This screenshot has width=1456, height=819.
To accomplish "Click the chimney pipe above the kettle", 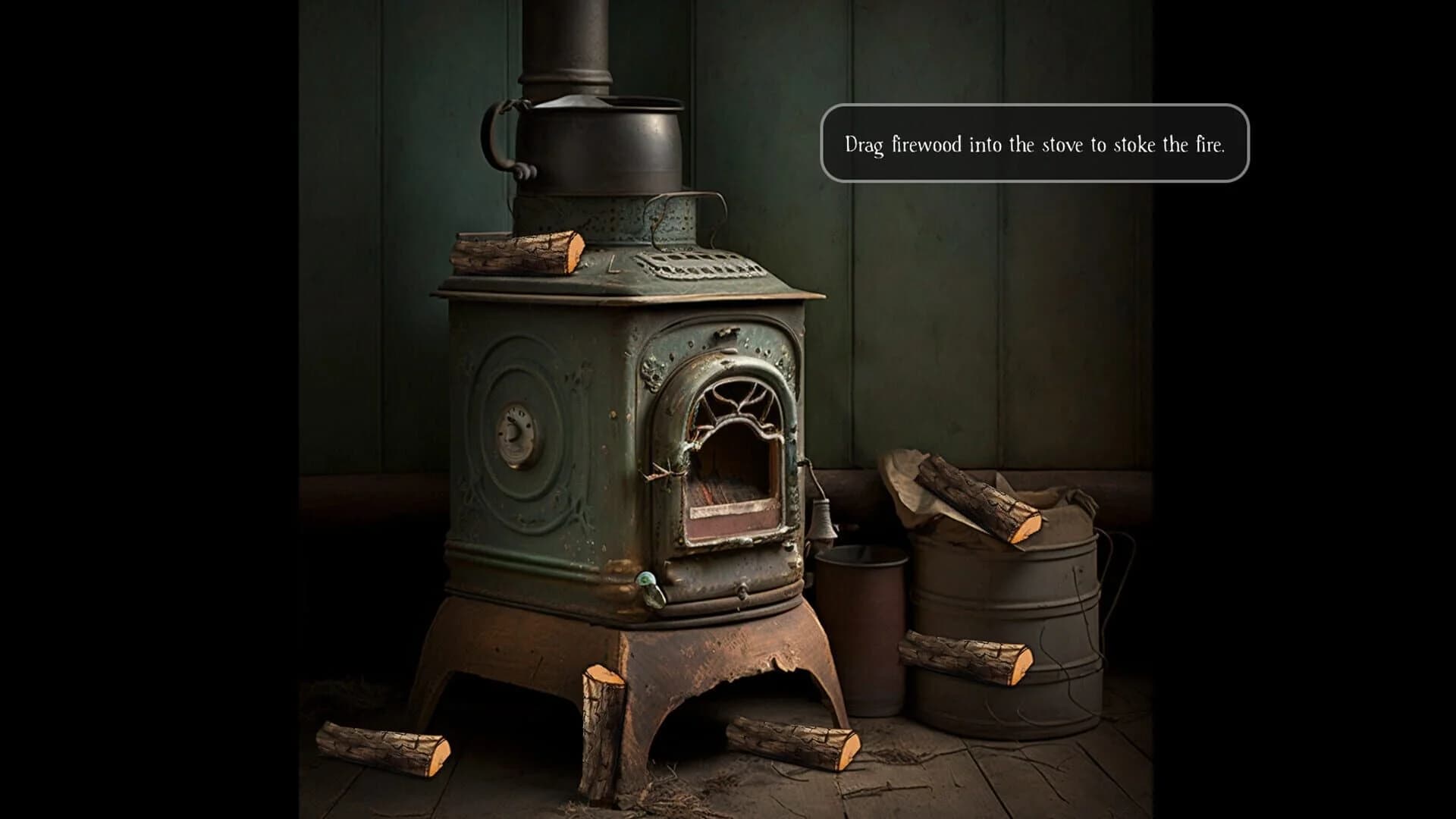I will point(569,42).
